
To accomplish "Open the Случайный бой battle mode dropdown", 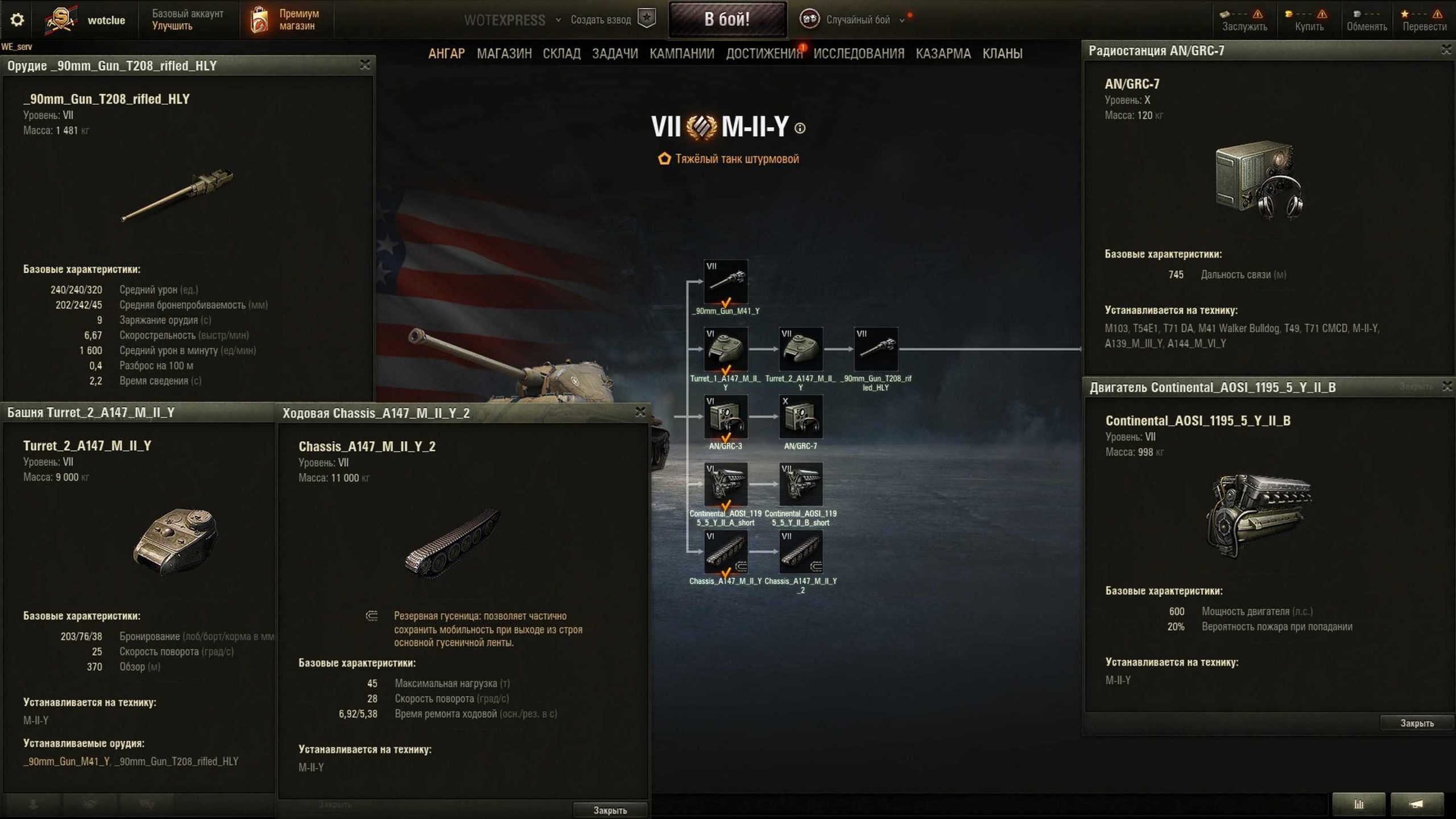I will [x=858, y=20].
